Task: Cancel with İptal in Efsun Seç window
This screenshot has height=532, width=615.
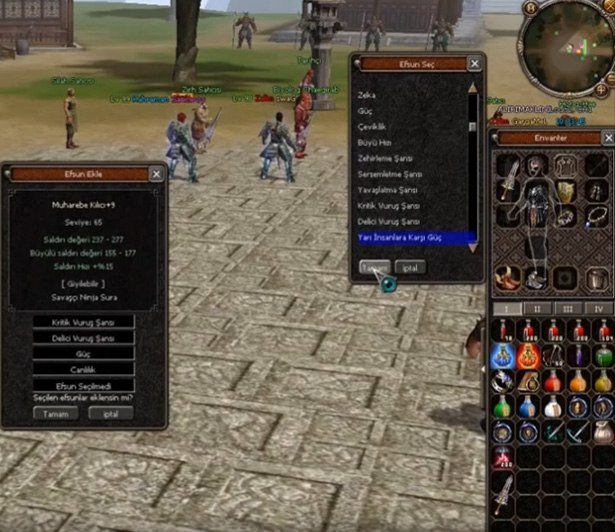Action: click(x=410, y=267)
